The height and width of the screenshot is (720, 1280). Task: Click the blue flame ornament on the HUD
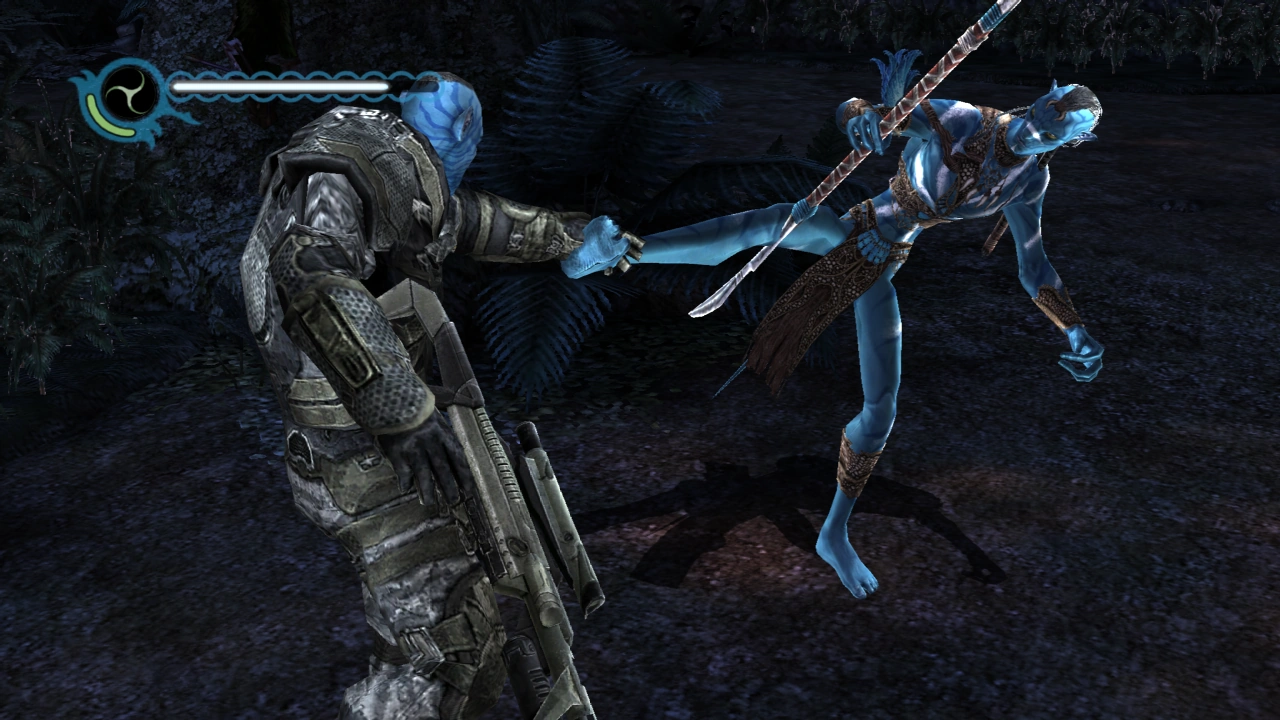pos(85,78)
